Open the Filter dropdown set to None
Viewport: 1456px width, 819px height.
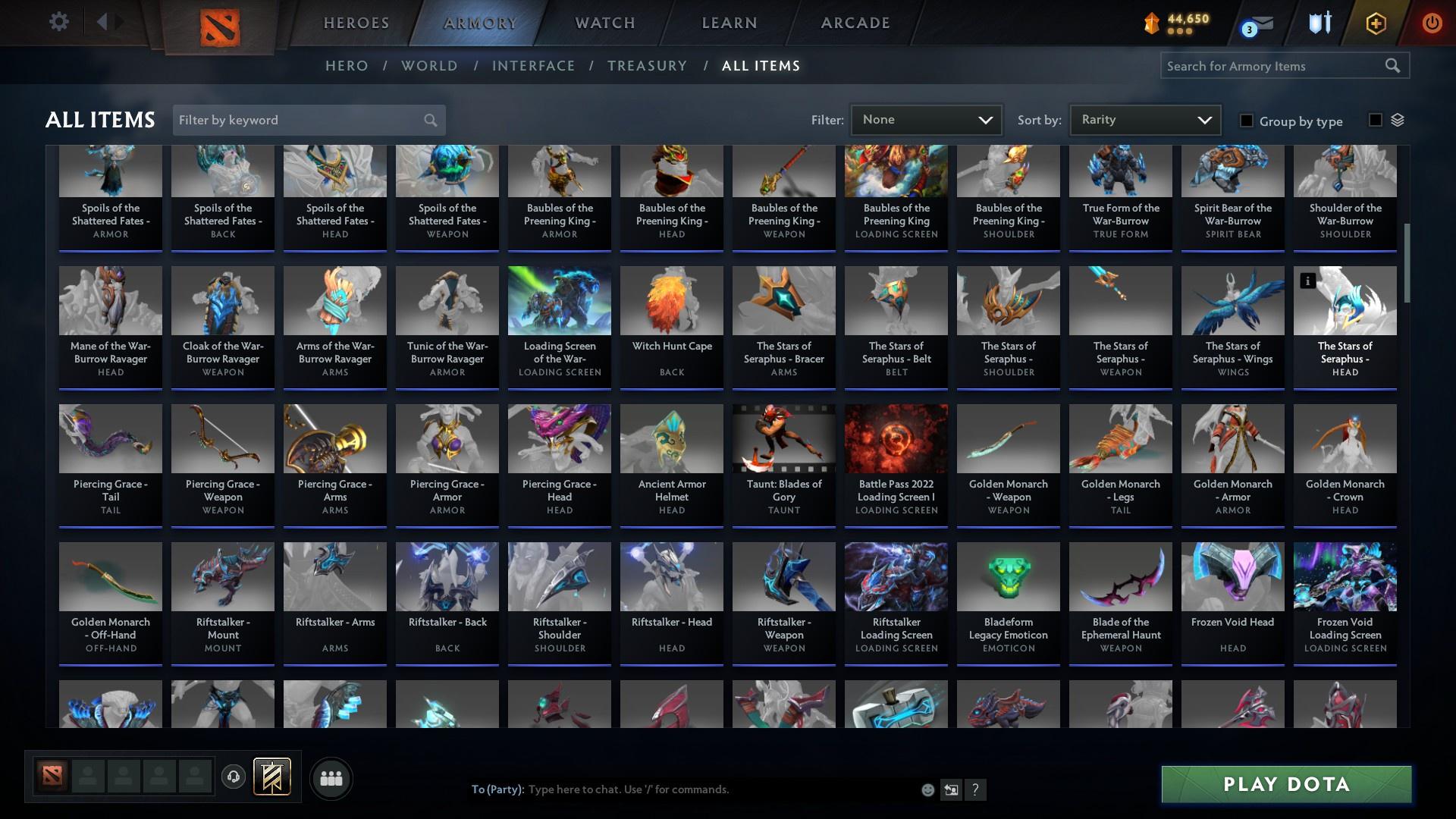coord(926,119)
